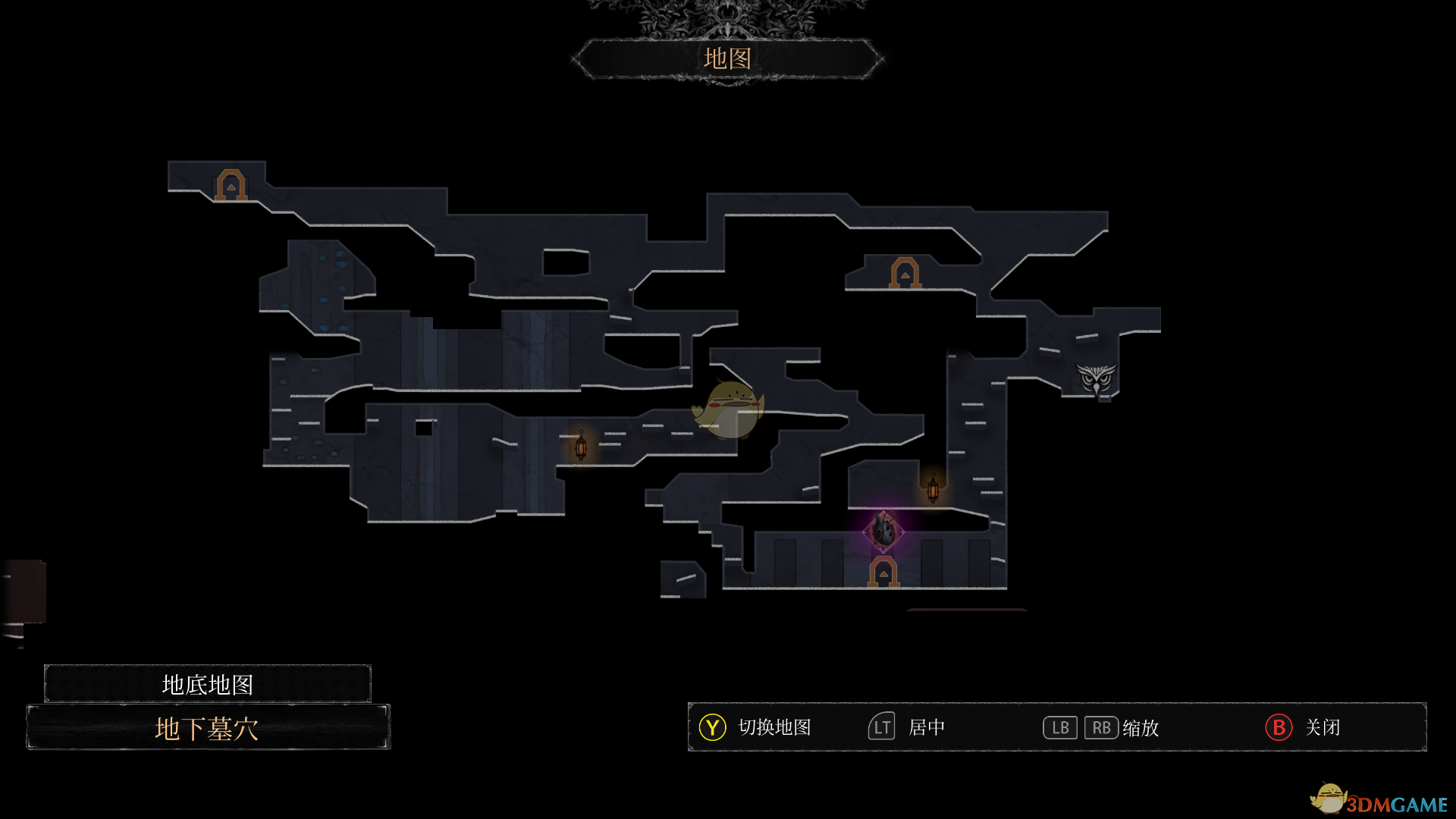Click the purple glowing stone map marker
The height and width of the screenshot is (819, 1456).
pyautogui.click(x=883, y=530)
